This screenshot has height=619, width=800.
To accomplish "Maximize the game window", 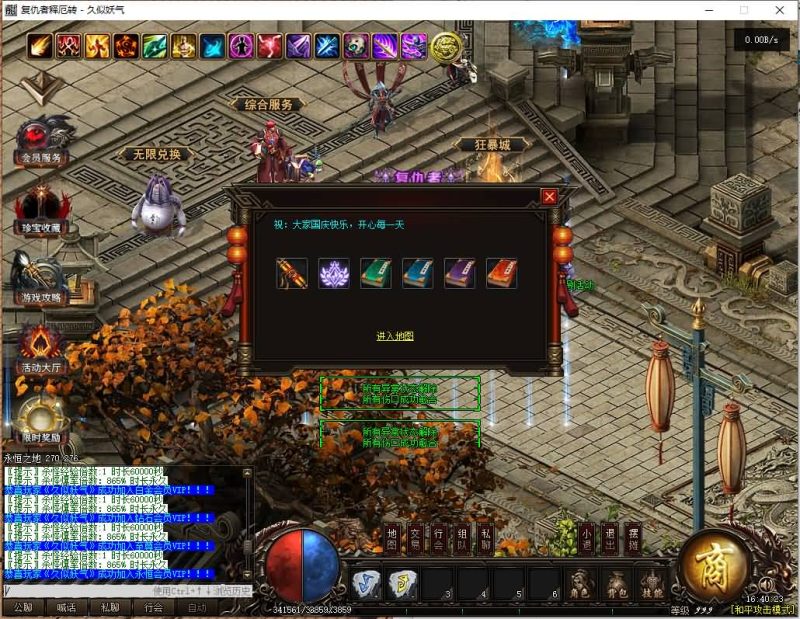I will pos(743,10).
